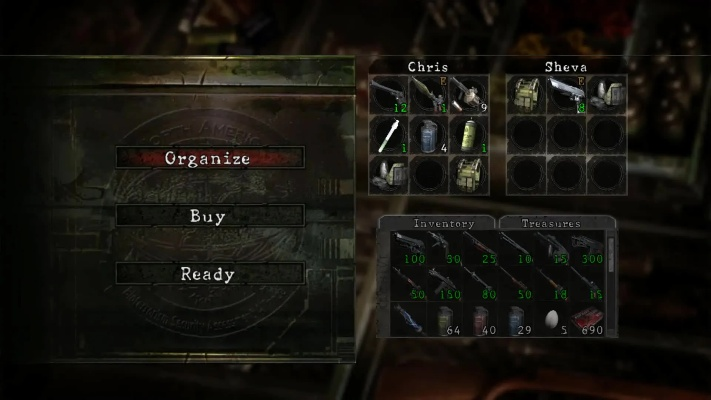Viewport: 711px width, 400px height.
Task: Select the Organize menu option
Action: (x=208, y=158)
